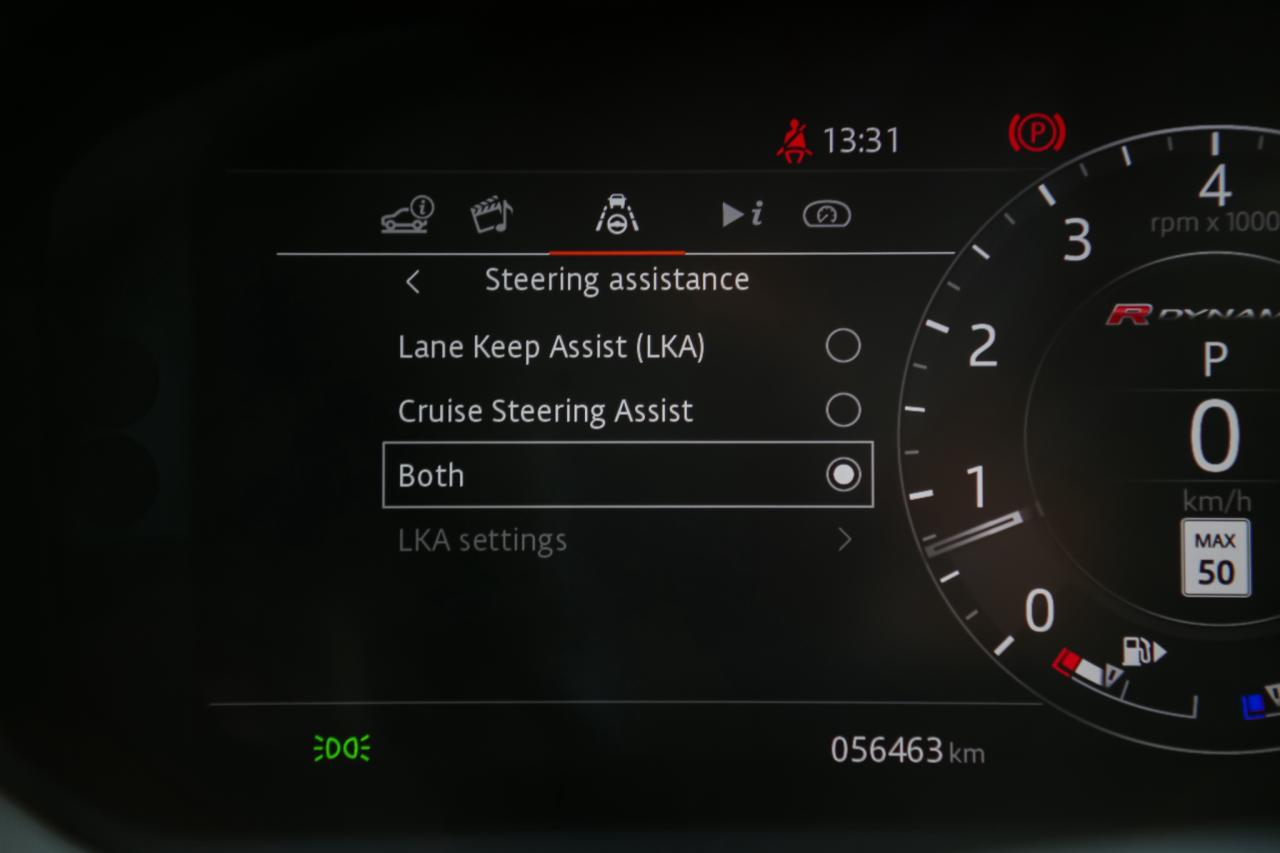Expand LKA settings via its chevron
This screenshot has height=853, width=1280.
pyautogui.click(x=845, y=539)
